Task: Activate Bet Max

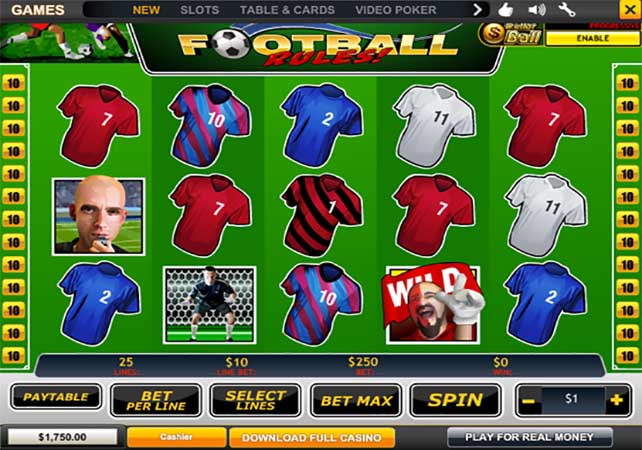Action: coord(355,400)
